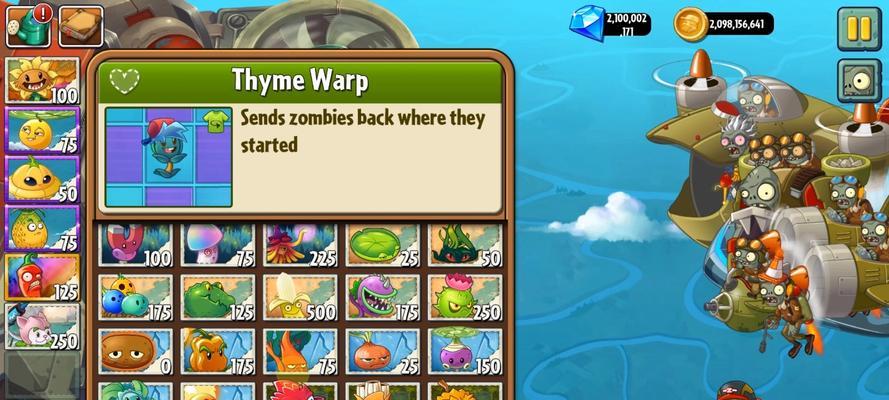
Task: Toggle the heart favorite icon for Thyme Warp
Action: 124,80
